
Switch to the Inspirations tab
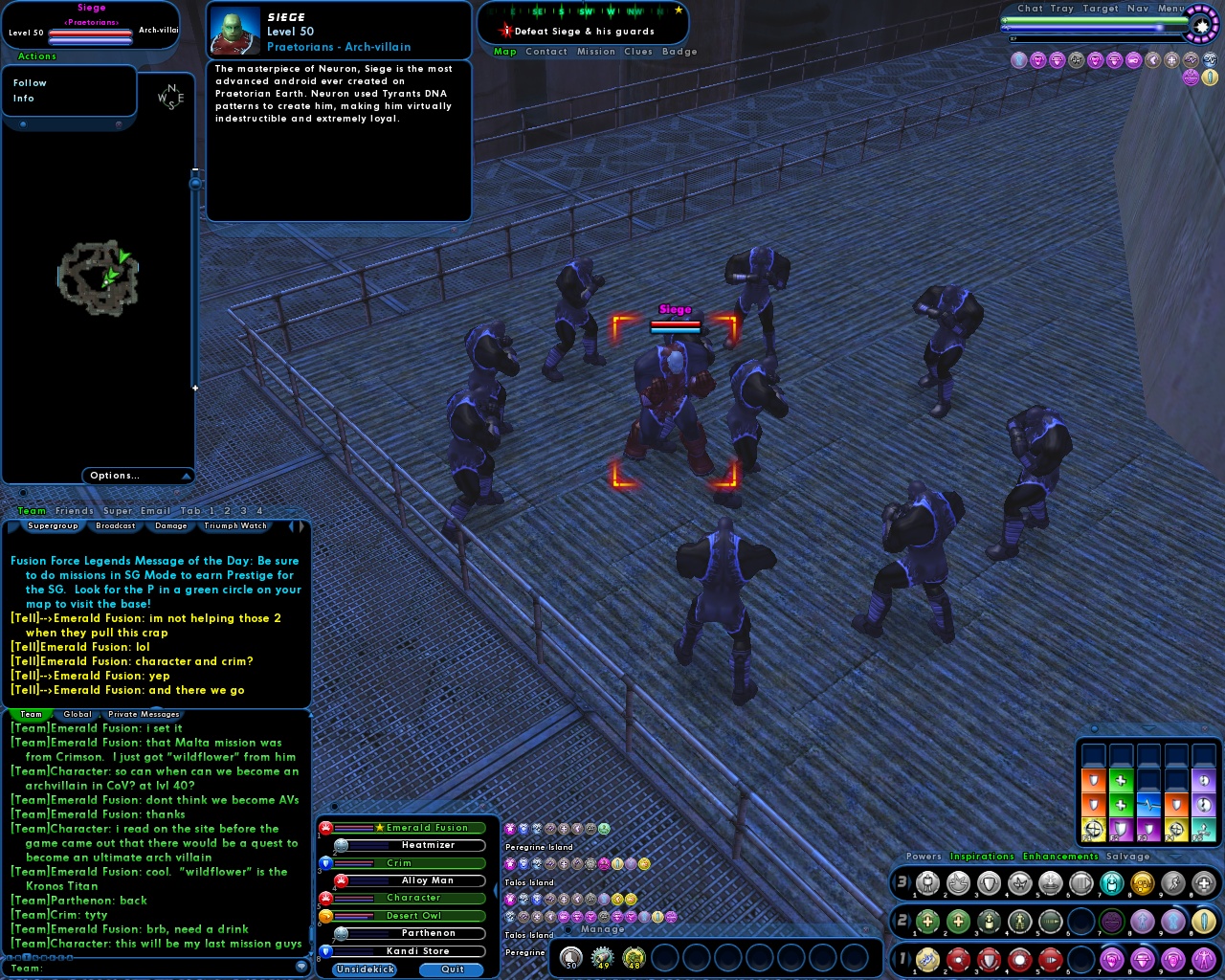(x=983, y=857)
